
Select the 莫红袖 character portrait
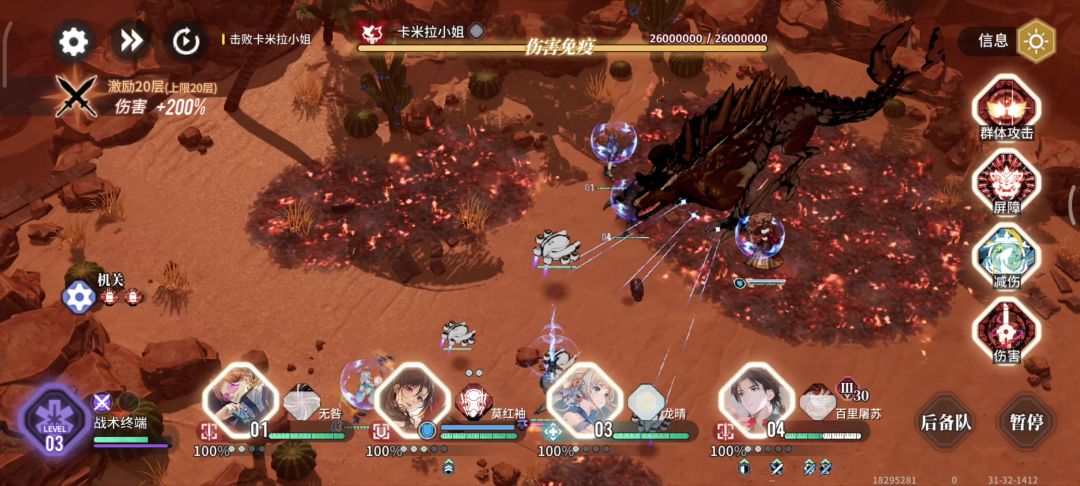coord(412,398)
